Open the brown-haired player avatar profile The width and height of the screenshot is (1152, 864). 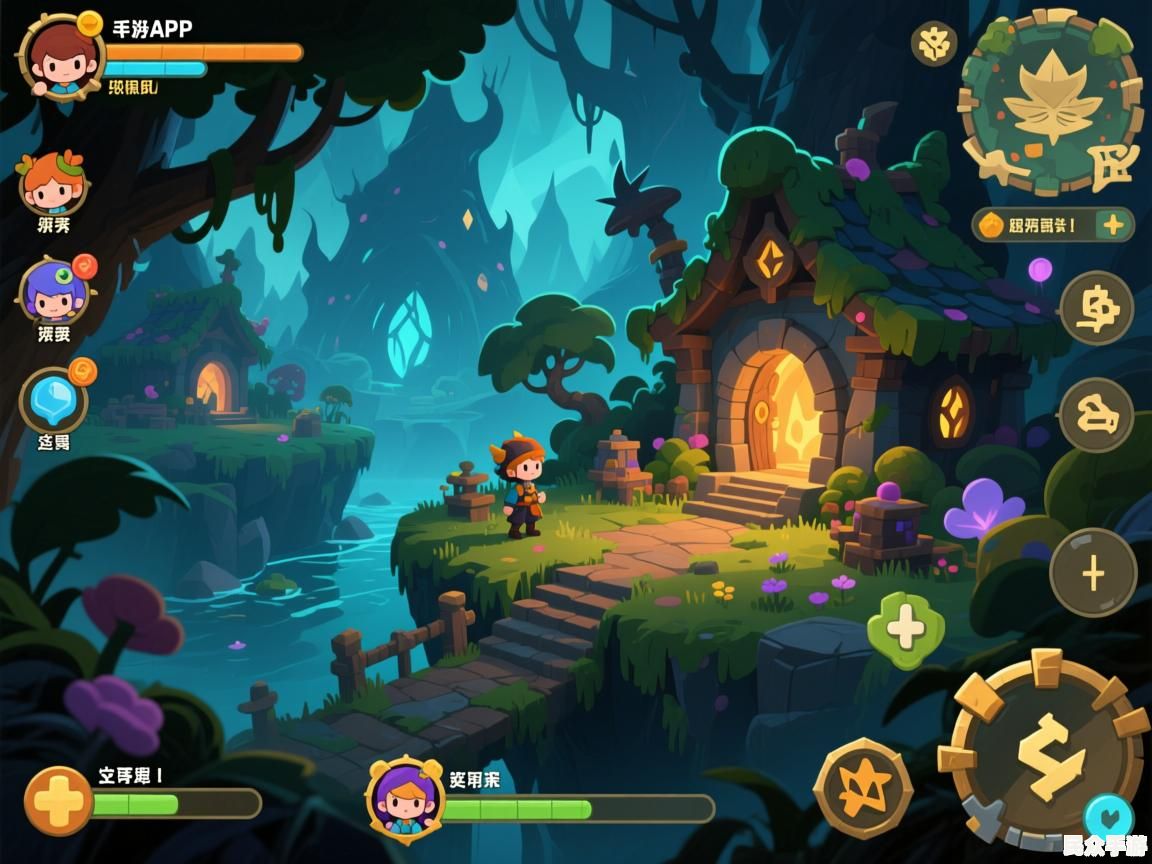tap(60, 58)
